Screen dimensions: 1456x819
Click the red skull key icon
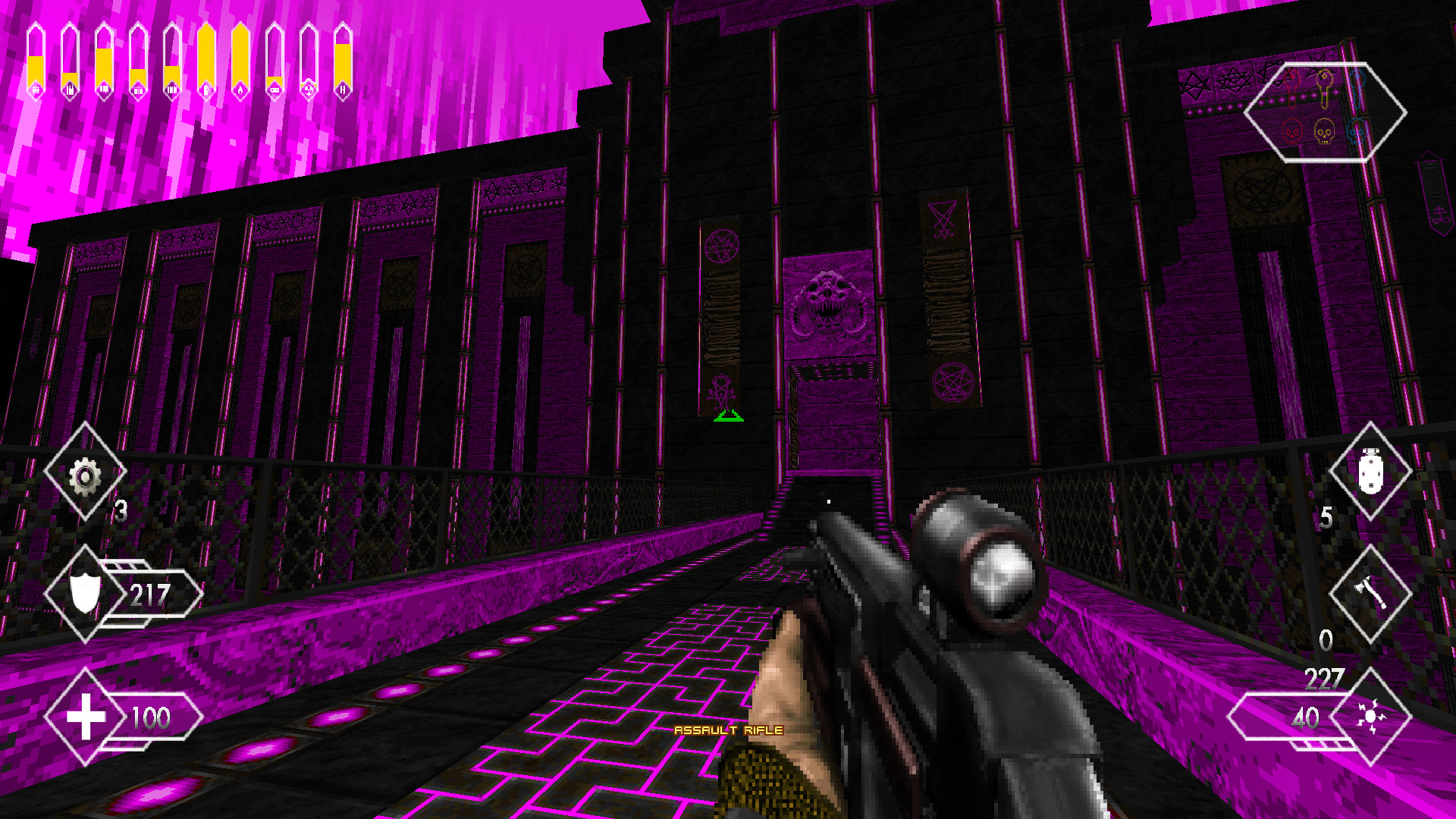[x=1292, y=132]
